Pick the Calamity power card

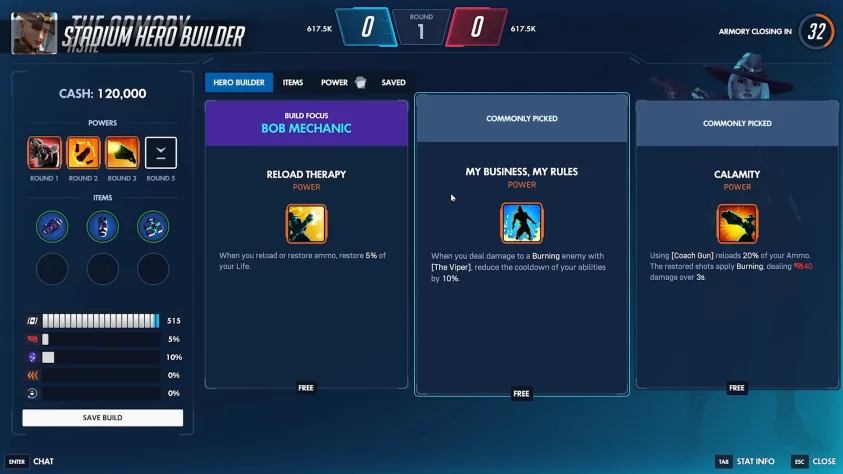point(737,245)
